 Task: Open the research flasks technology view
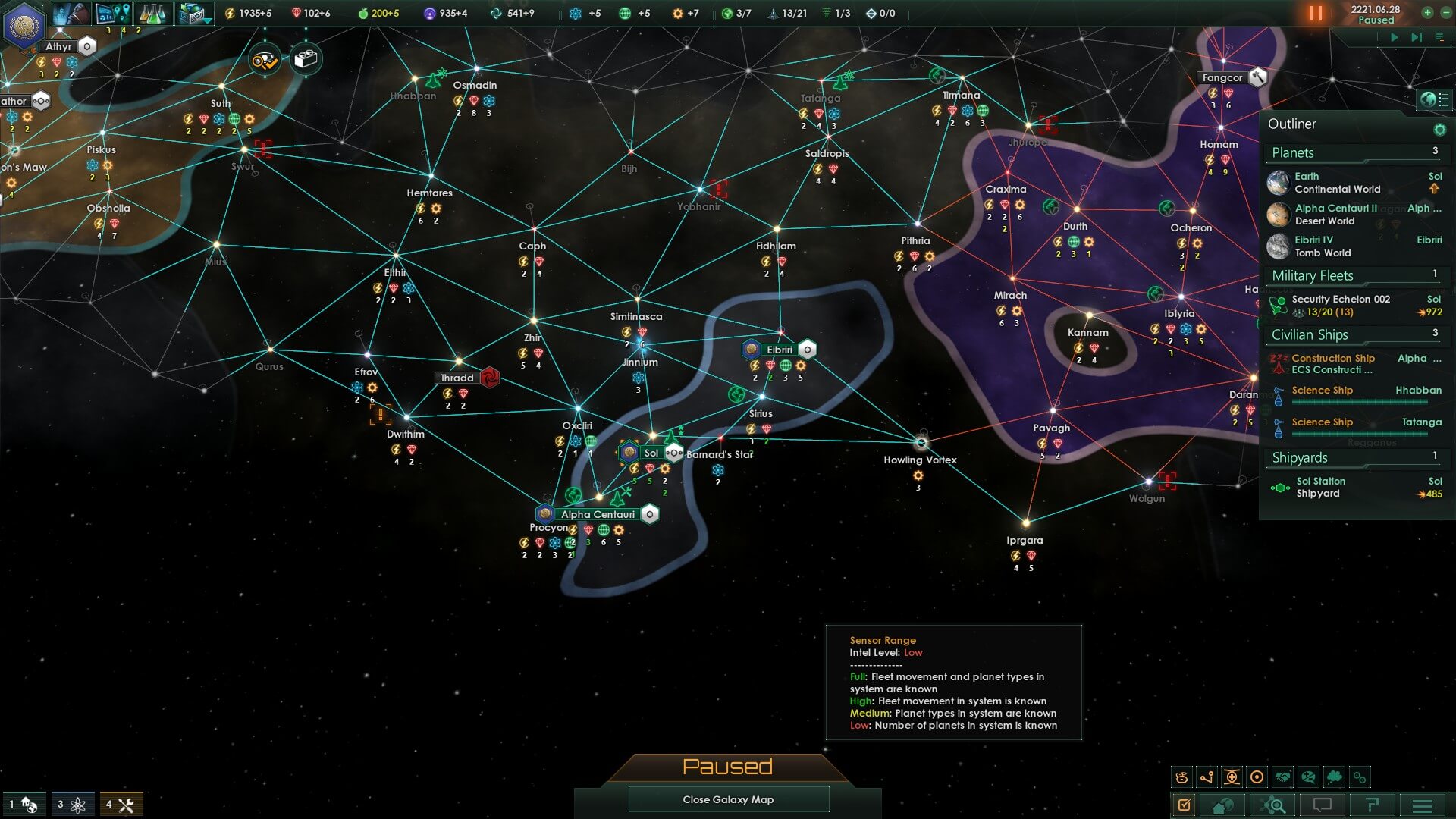[x=152, y=14]
